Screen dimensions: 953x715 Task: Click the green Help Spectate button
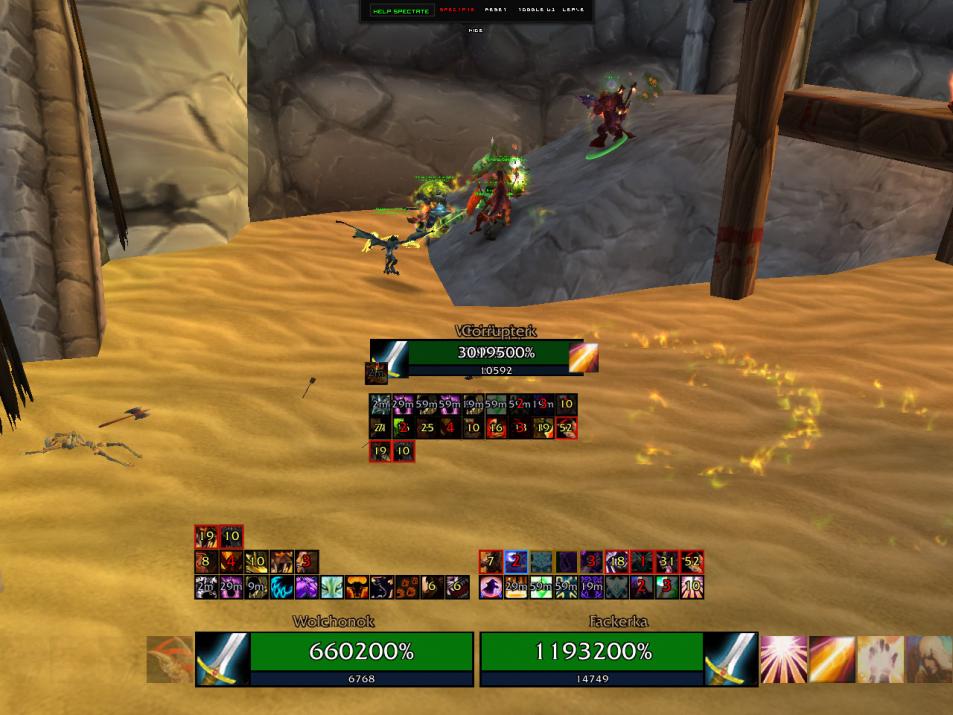400,11
